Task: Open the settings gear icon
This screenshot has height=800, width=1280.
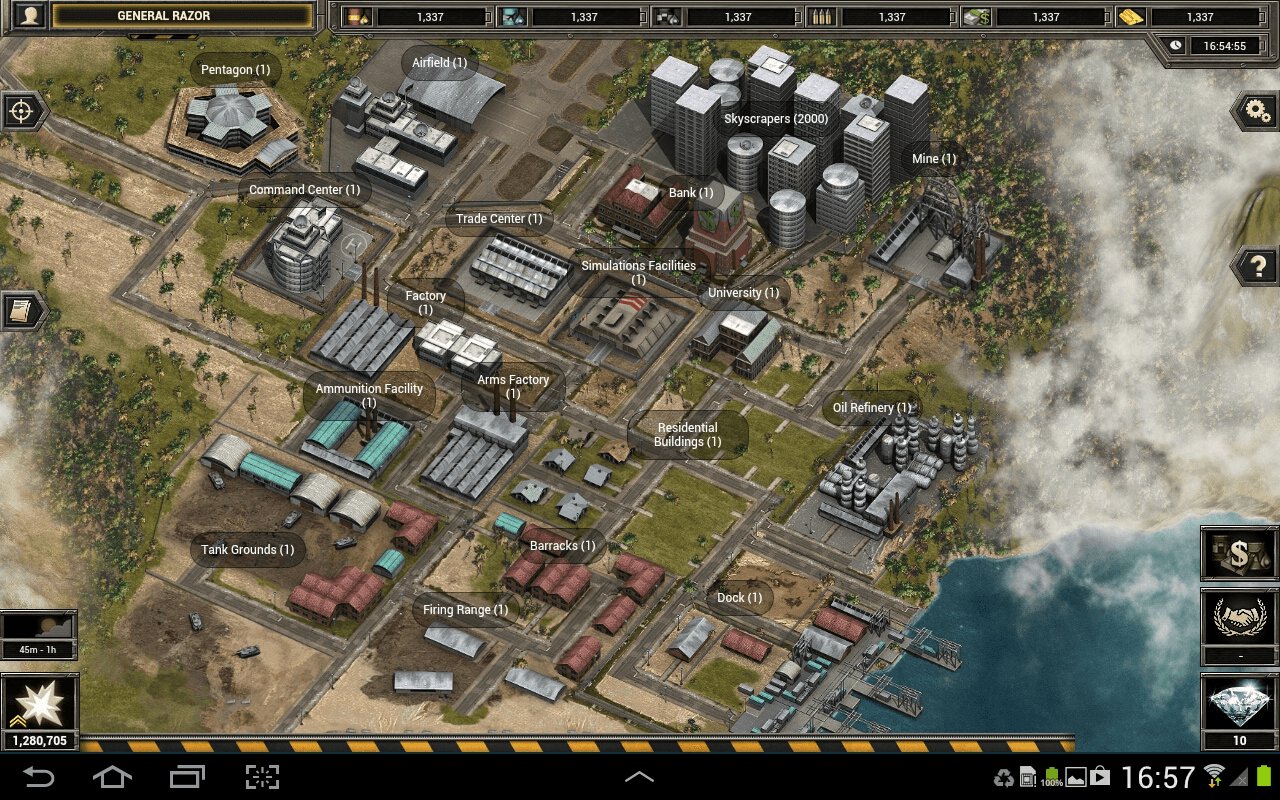Action: pos(1257,112)
